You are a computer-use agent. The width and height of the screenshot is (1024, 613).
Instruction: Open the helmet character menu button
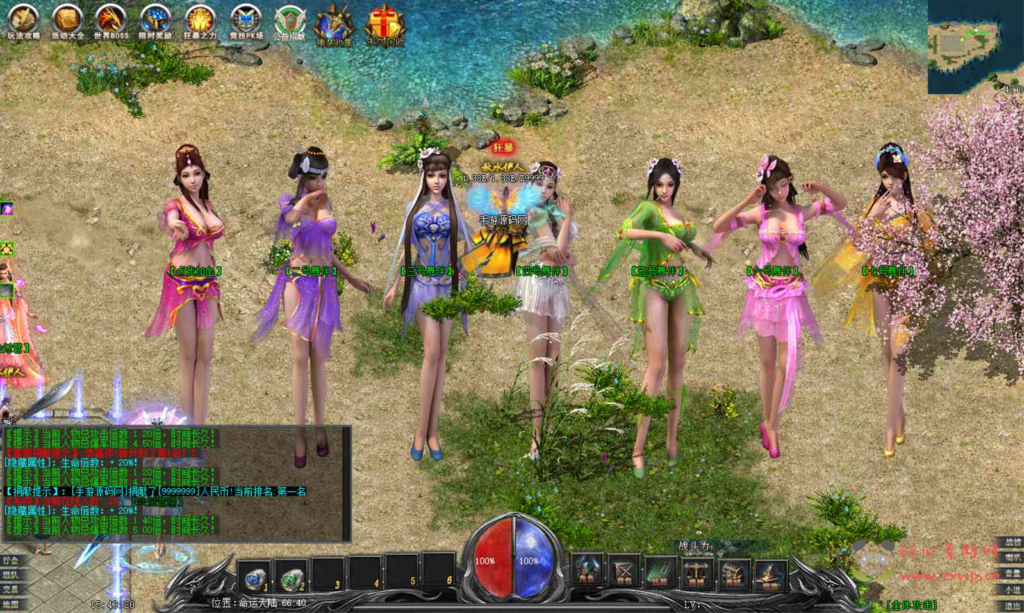[587, 571]
